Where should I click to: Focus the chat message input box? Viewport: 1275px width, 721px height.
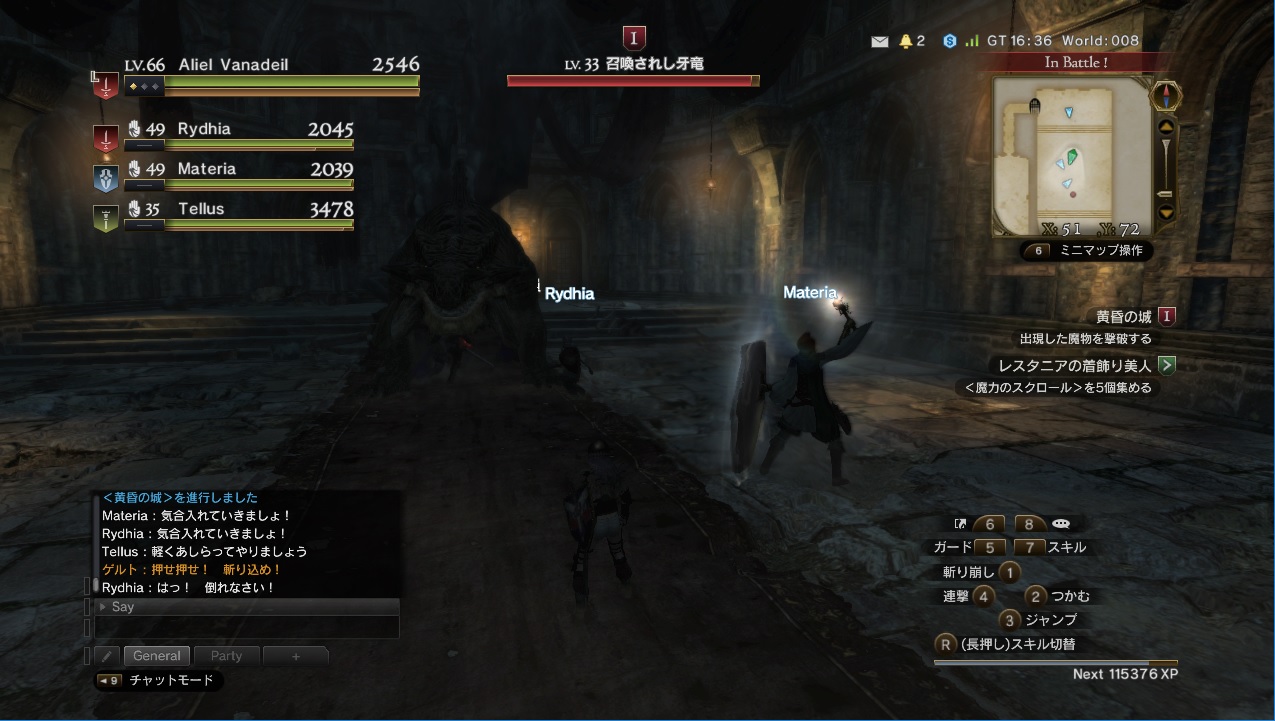(247, 627)
